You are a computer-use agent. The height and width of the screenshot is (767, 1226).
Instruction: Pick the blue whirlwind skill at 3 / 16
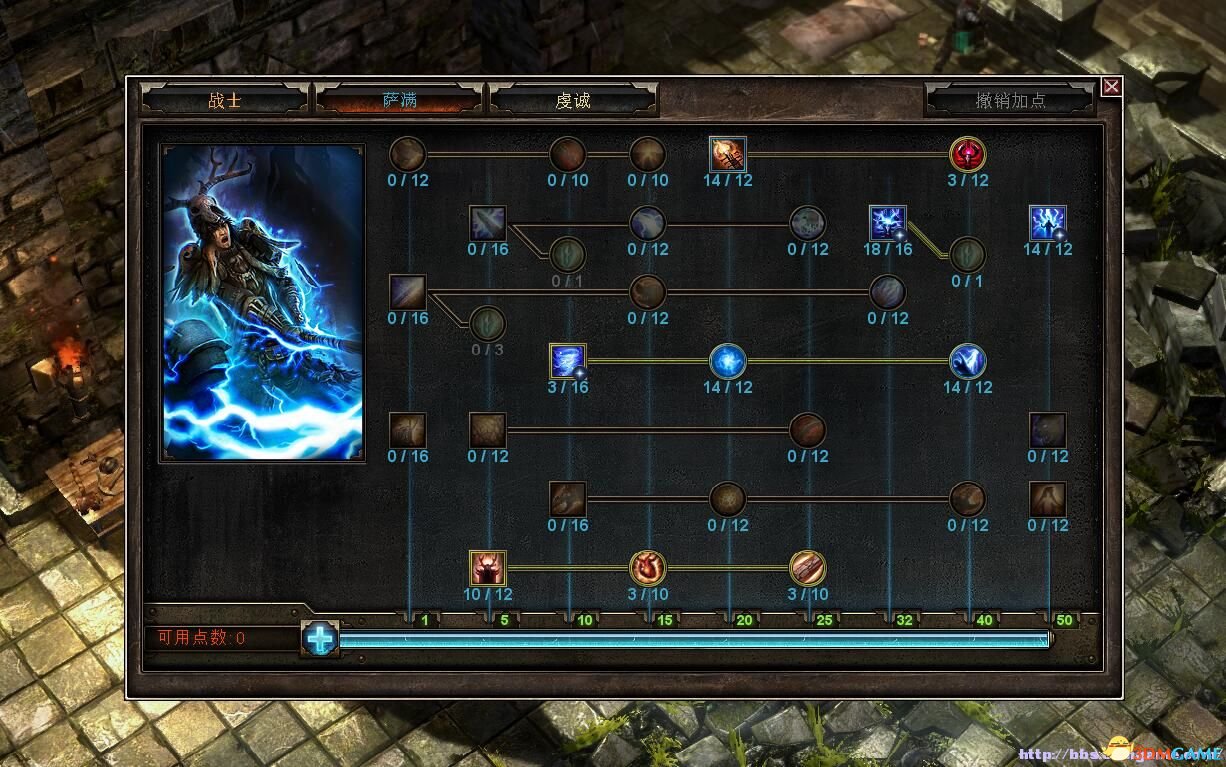tap(568, 361)
